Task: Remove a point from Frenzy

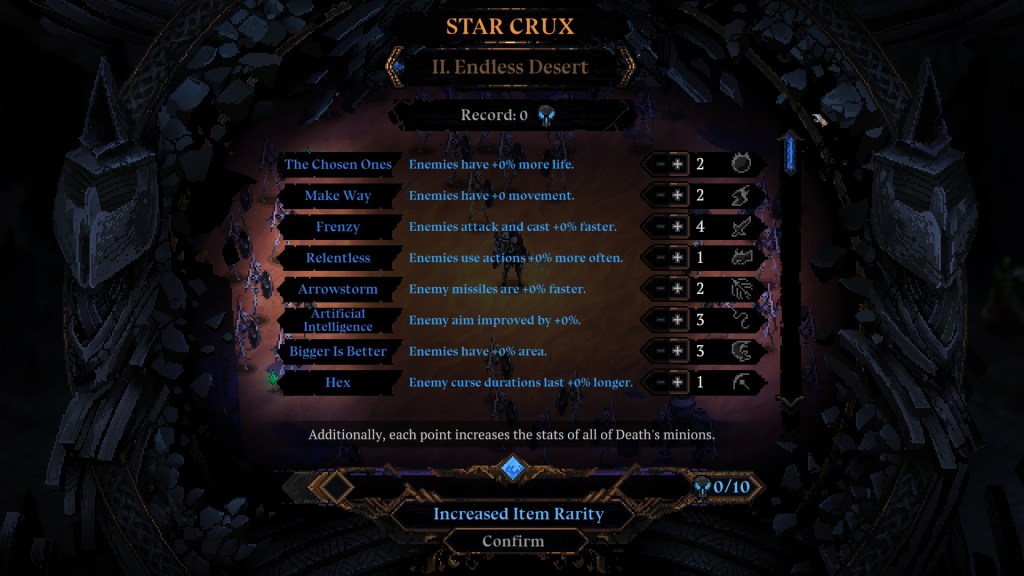Action: click(659, 227)
